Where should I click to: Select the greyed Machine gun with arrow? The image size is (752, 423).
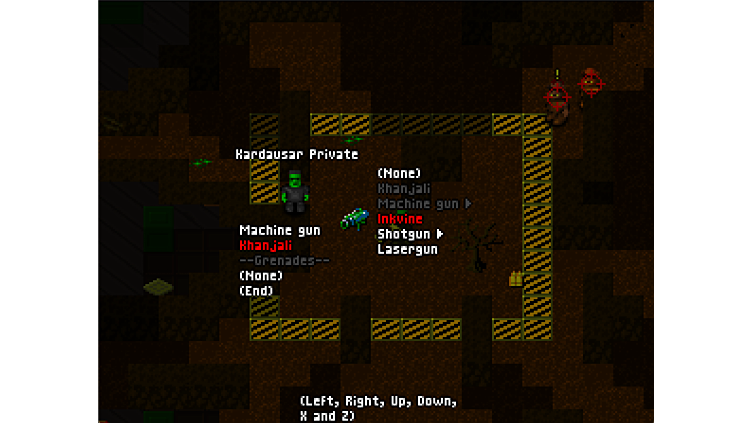click(x=419, y=204)
